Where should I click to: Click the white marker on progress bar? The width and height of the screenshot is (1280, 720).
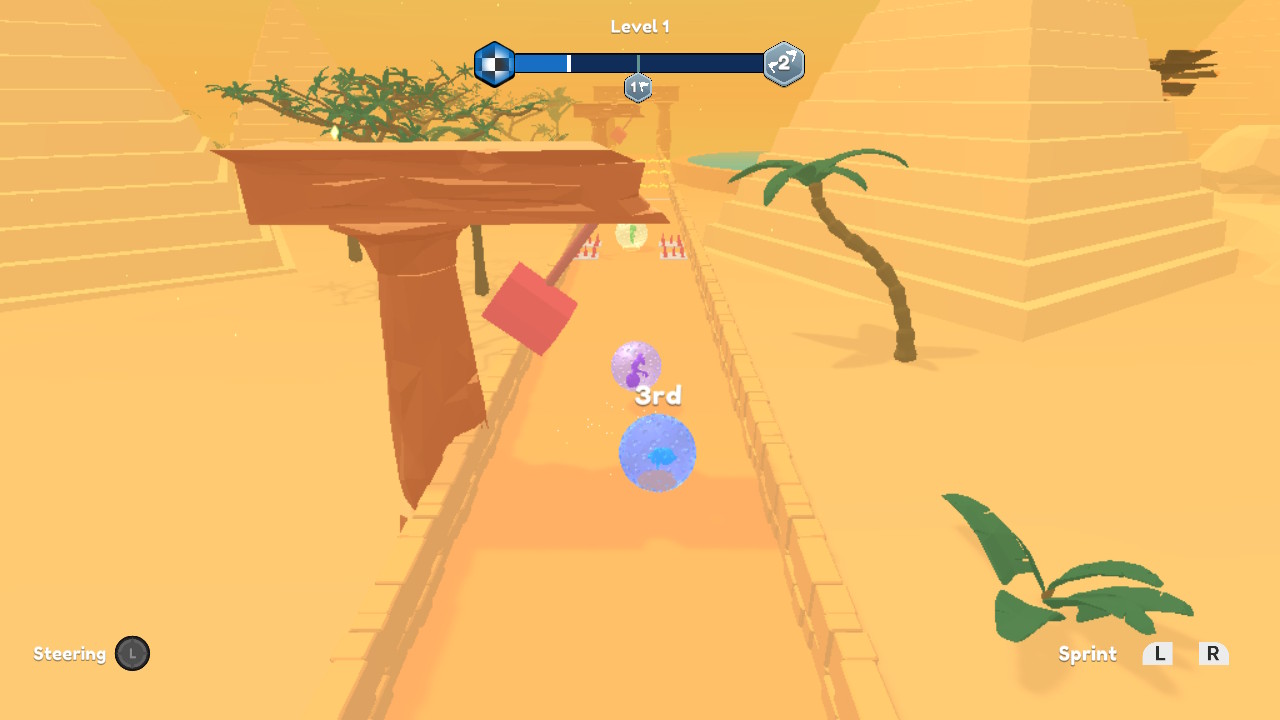(568, 63)
